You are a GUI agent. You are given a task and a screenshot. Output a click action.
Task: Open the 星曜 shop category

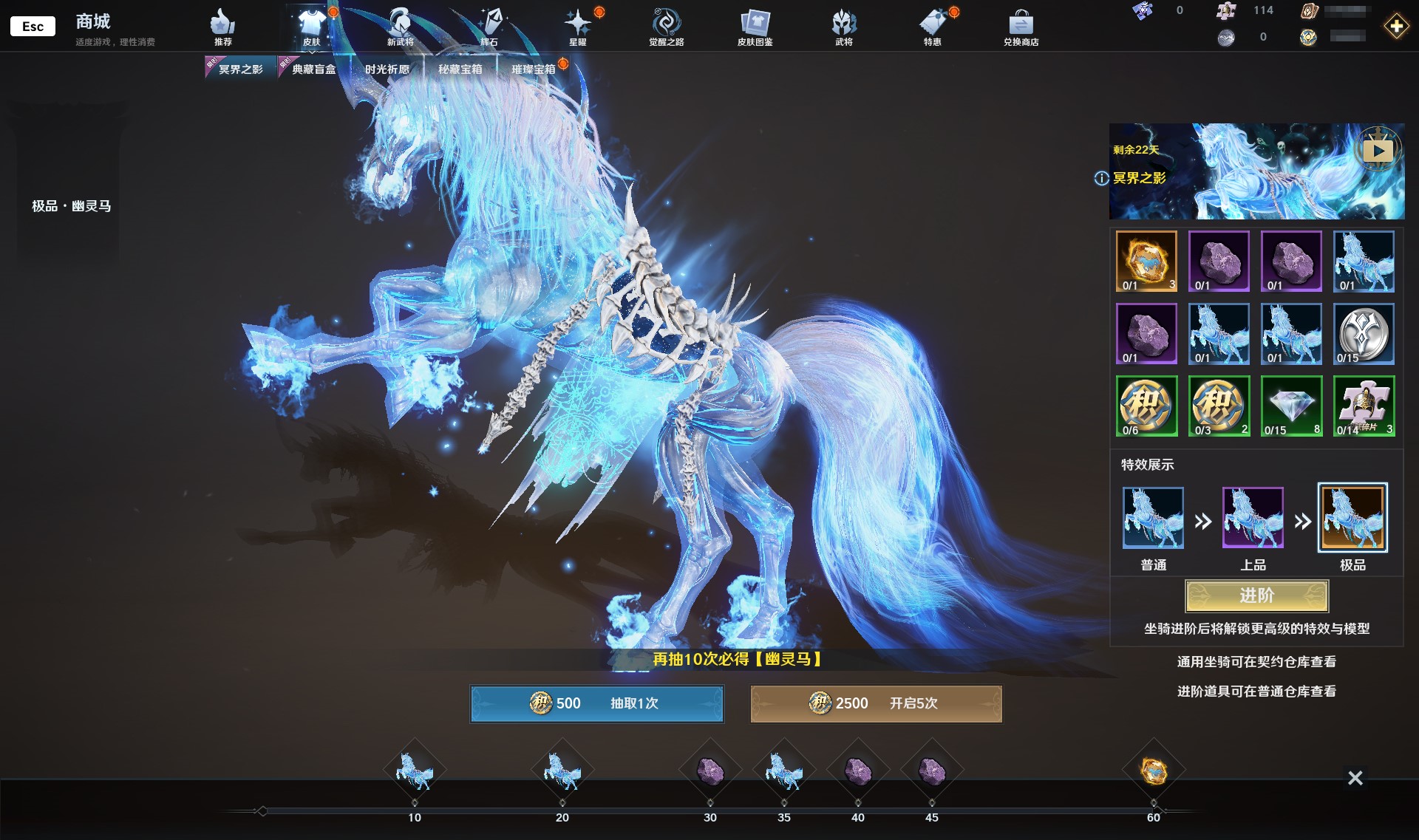point(577,28)
